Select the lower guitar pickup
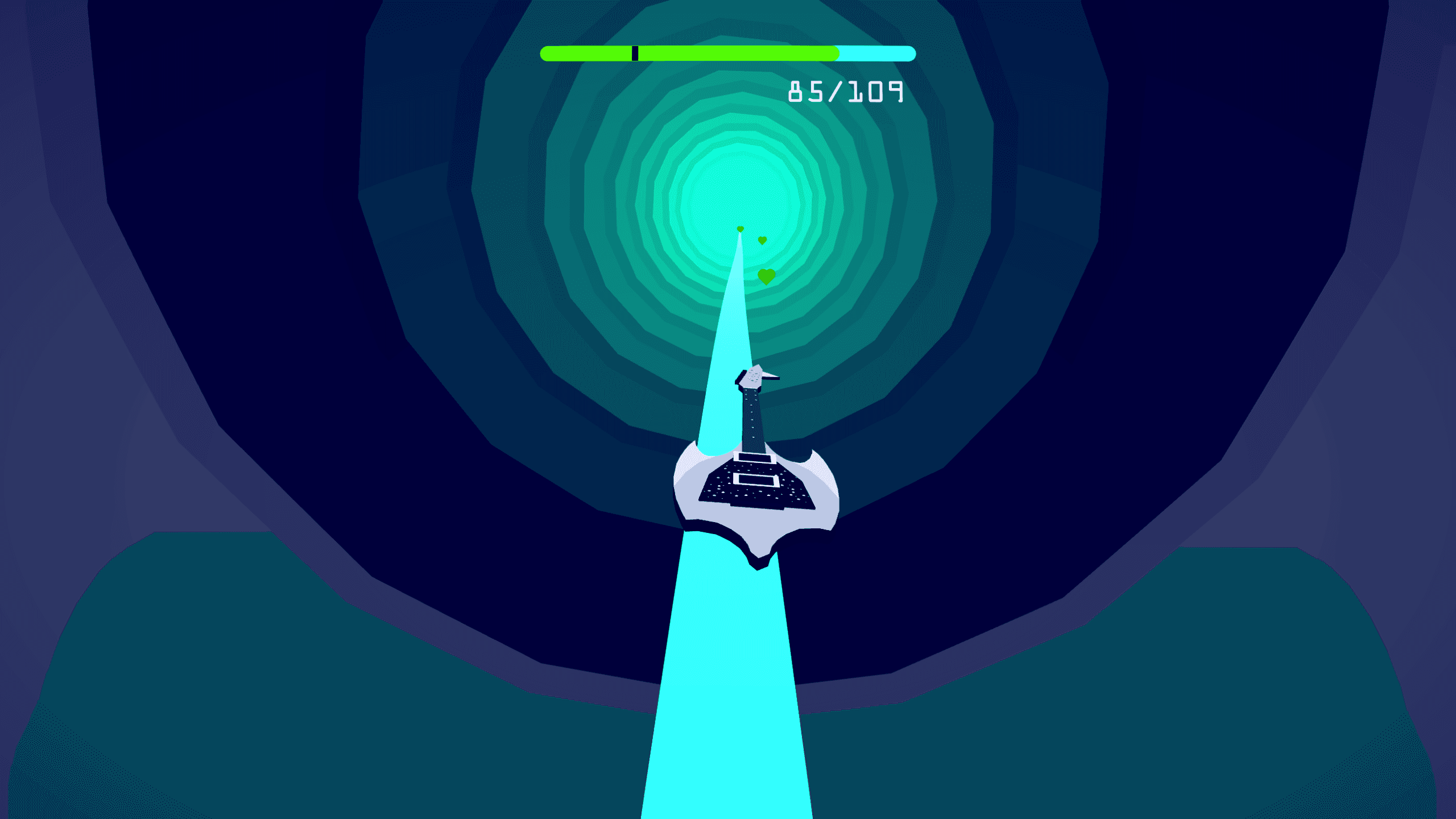The height and width of the screenshot is (819, 1456). tap(756, 481)
